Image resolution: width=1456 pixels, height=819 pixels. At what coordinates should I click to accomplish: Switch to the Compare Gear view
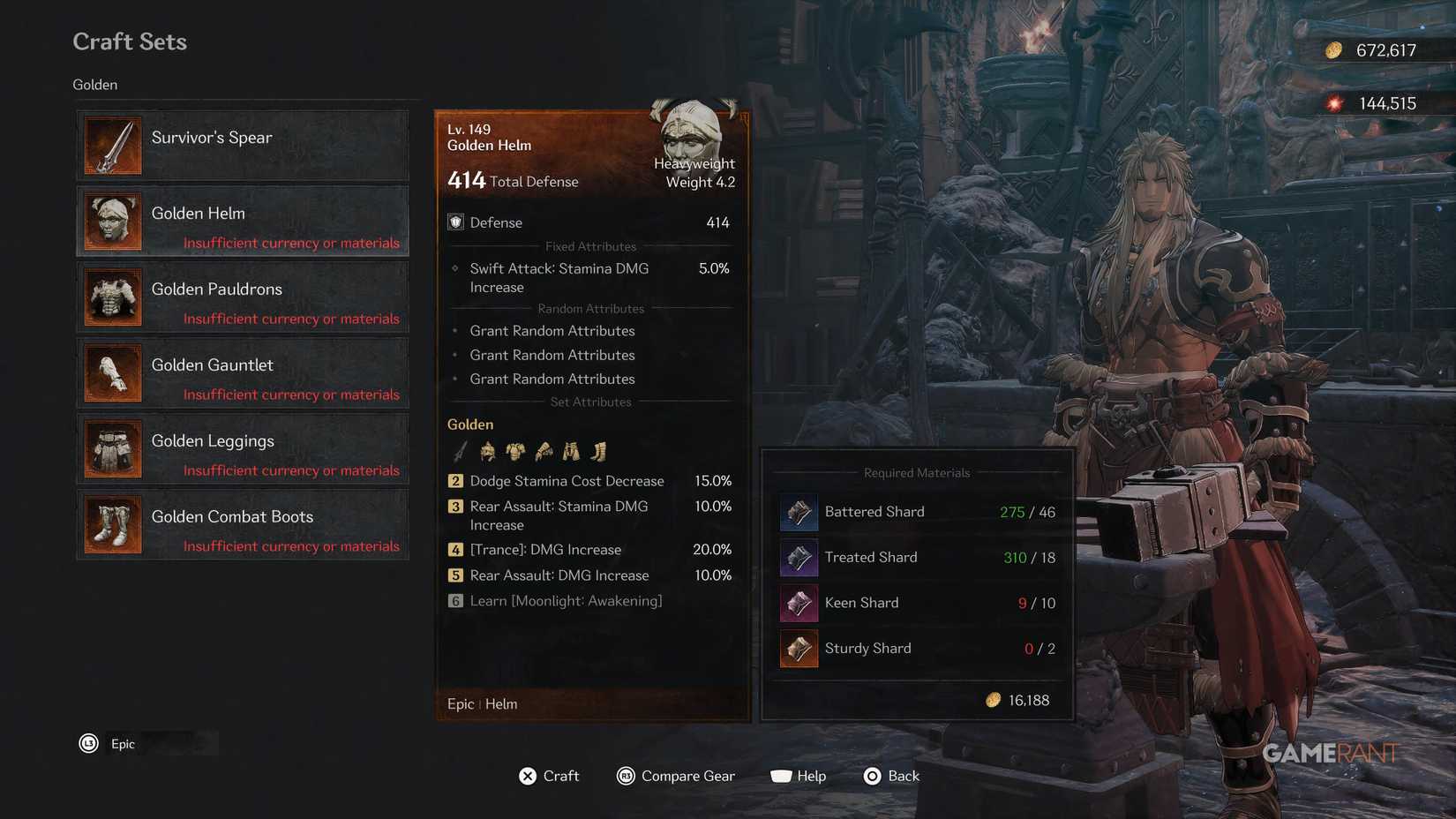click(x=676, y=776)
